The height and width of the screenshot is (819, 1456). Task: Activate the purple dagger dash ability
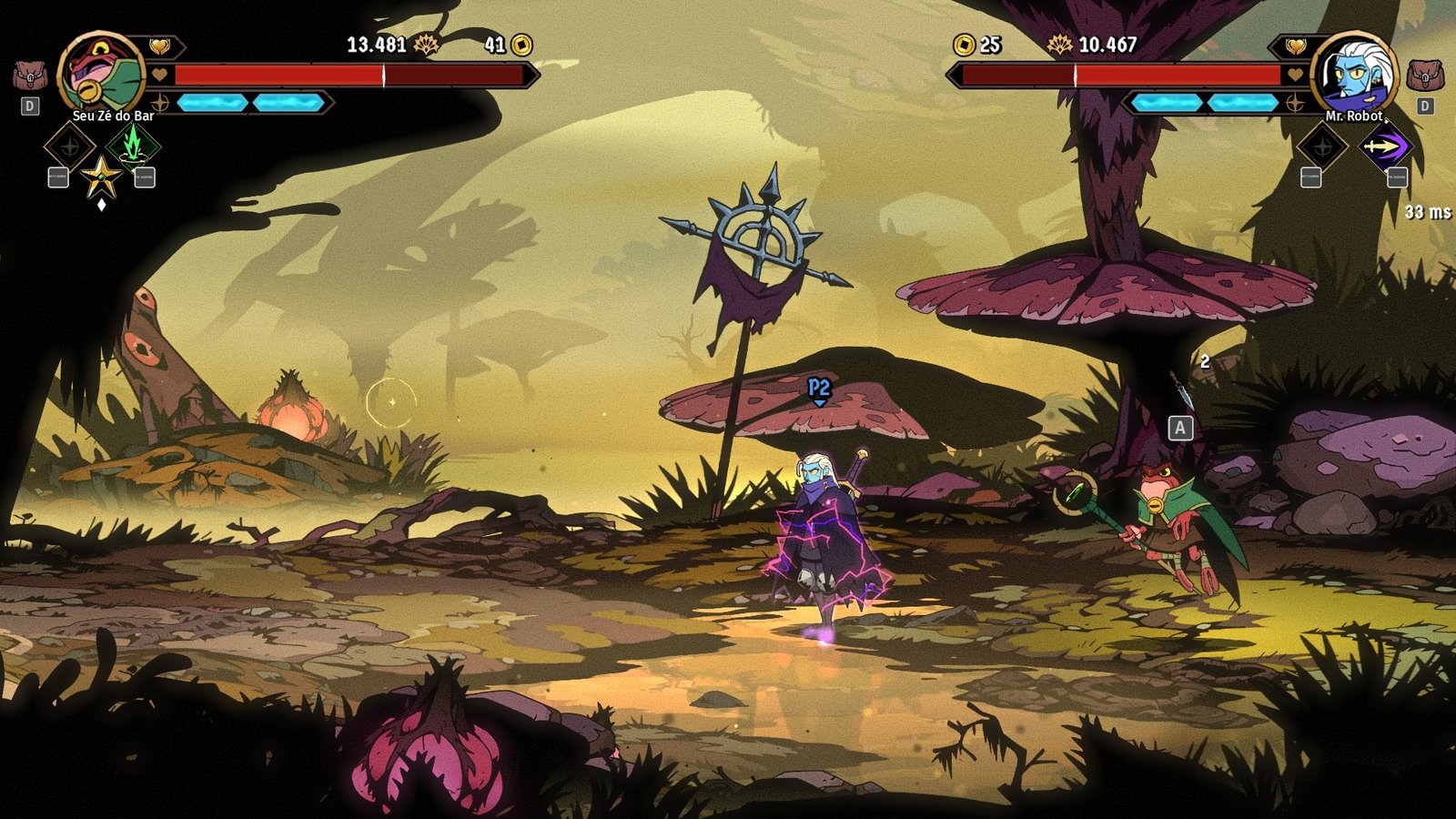(1384, 146)
